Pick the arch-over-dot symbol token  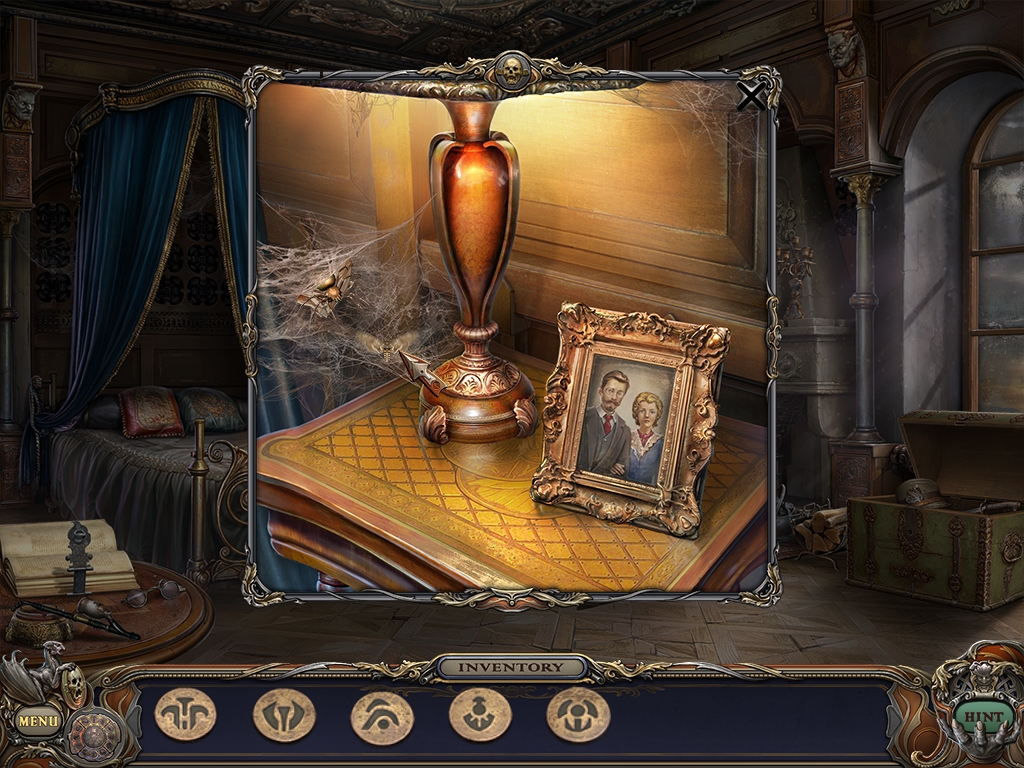click(x=381, y=717)
